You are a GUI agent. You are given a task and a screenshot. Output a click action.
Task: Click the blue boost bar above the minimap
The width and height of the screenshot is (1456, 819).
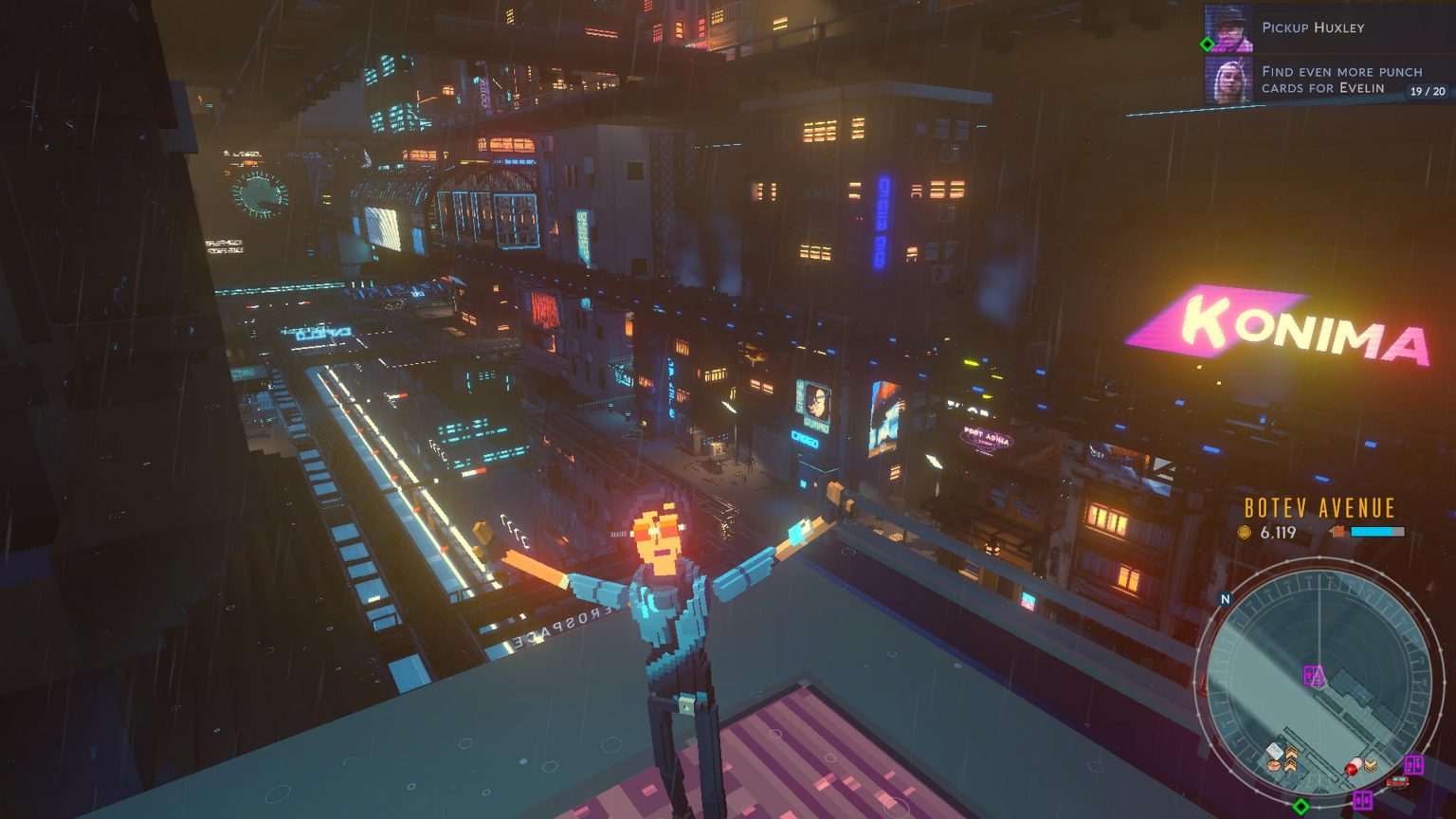click(1376, 531)
